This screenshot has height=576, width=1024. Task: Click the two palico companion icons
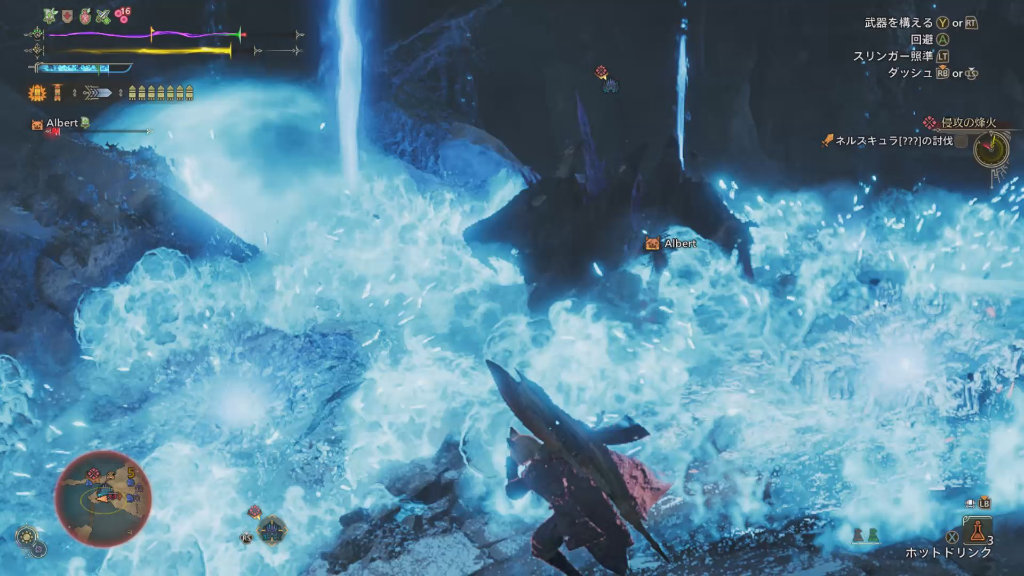865,535
